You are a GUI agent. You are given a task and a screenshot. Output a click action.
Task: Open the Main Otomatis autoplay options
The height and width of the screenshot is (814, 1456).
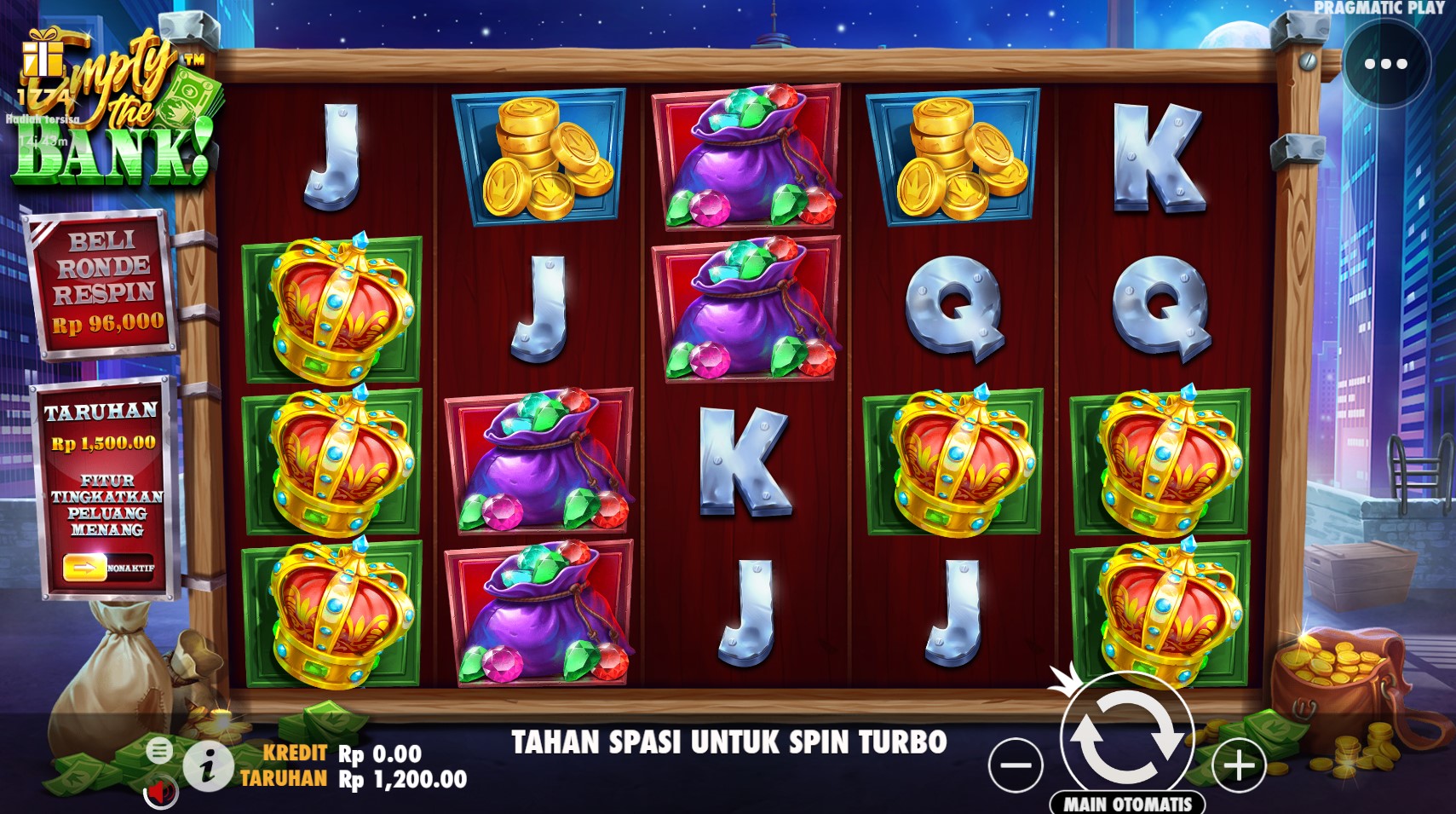1127,803
